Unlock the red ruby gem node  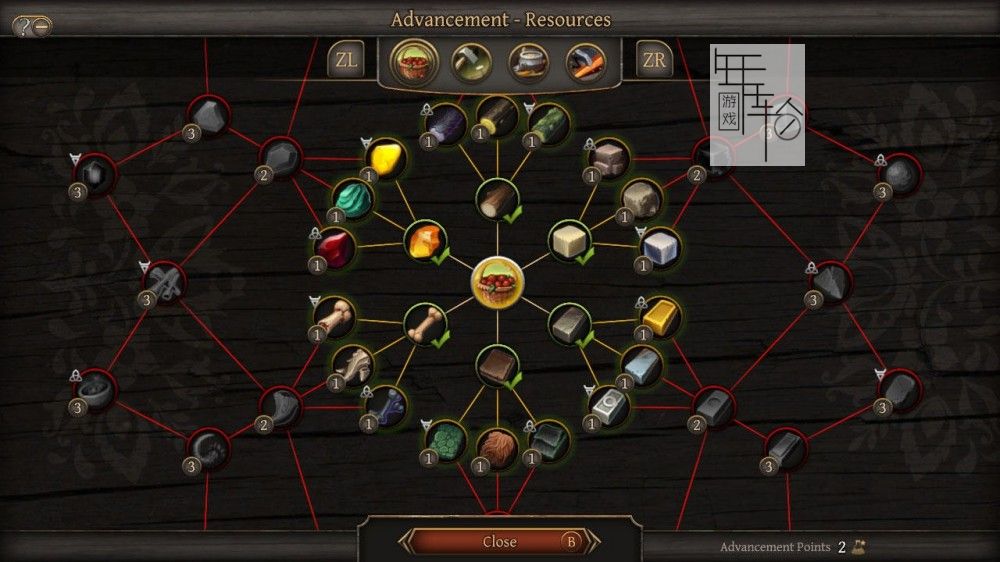coord(333,247)
